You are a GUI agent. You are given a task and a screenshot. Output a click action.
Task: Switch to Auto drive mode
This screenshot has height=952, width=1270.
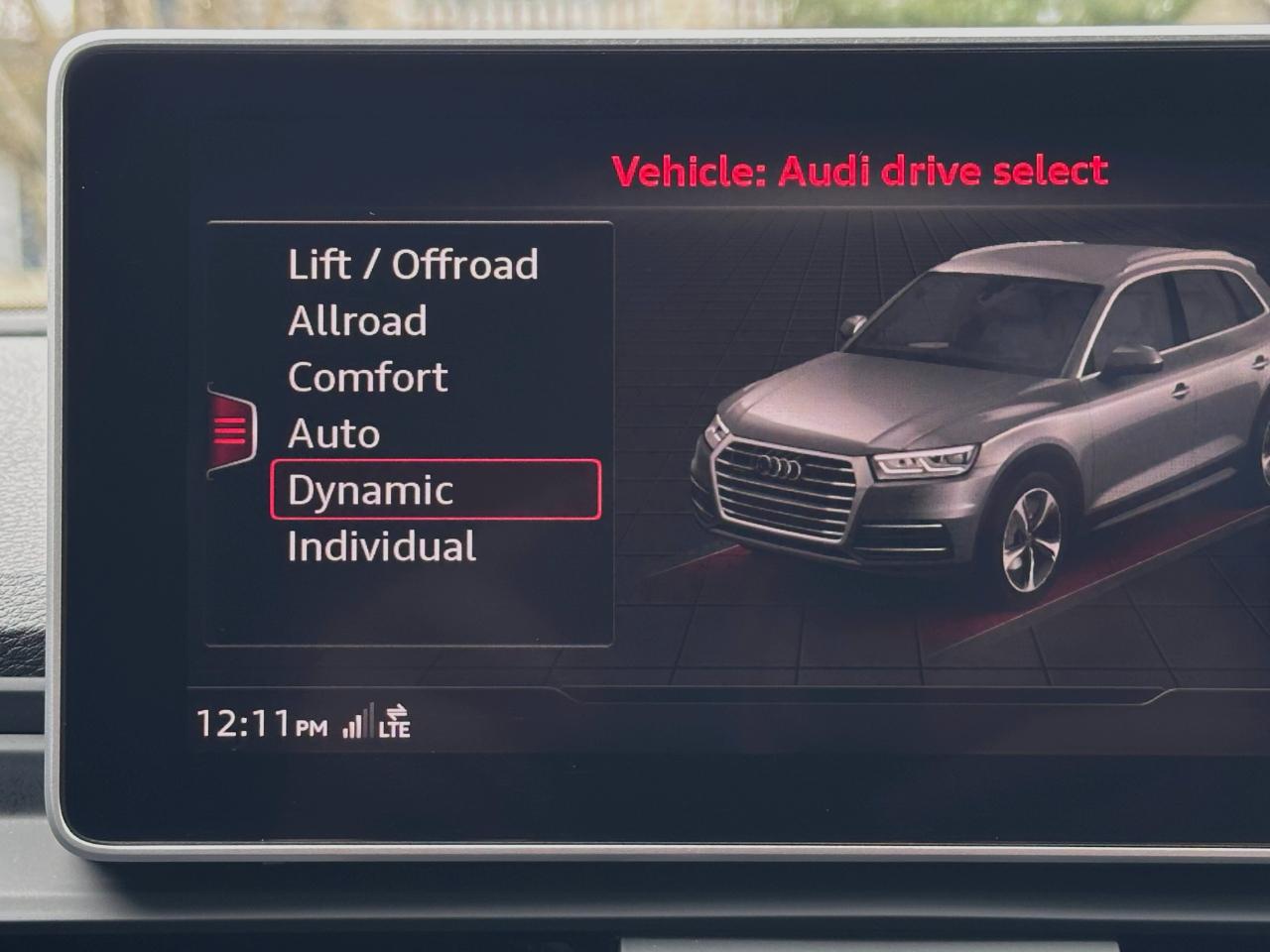[x=331, y=433]
